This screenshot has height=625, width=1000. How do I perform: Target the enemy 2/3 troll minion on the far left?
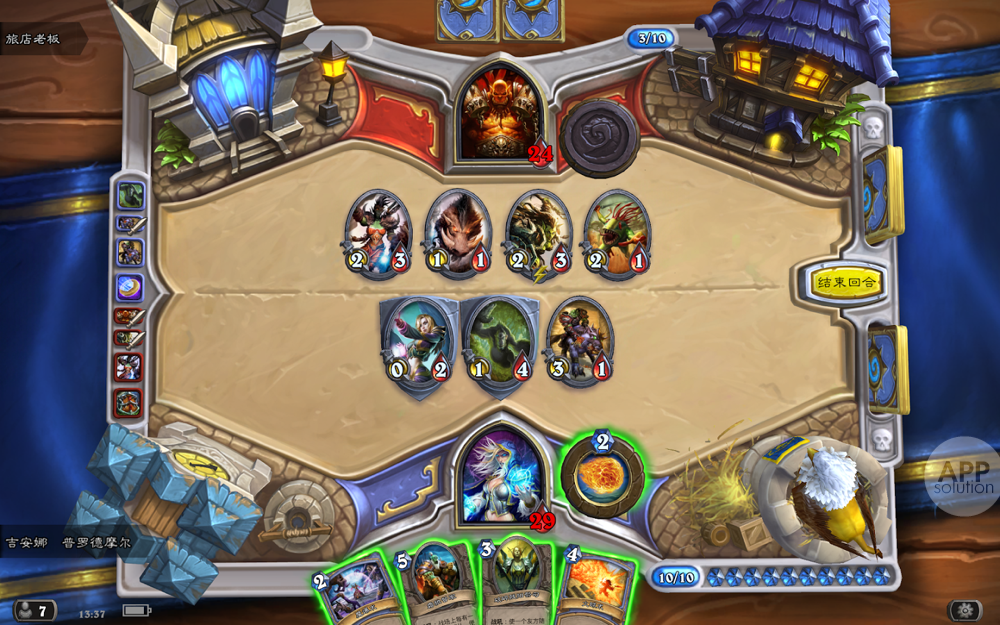coord(378,234)
